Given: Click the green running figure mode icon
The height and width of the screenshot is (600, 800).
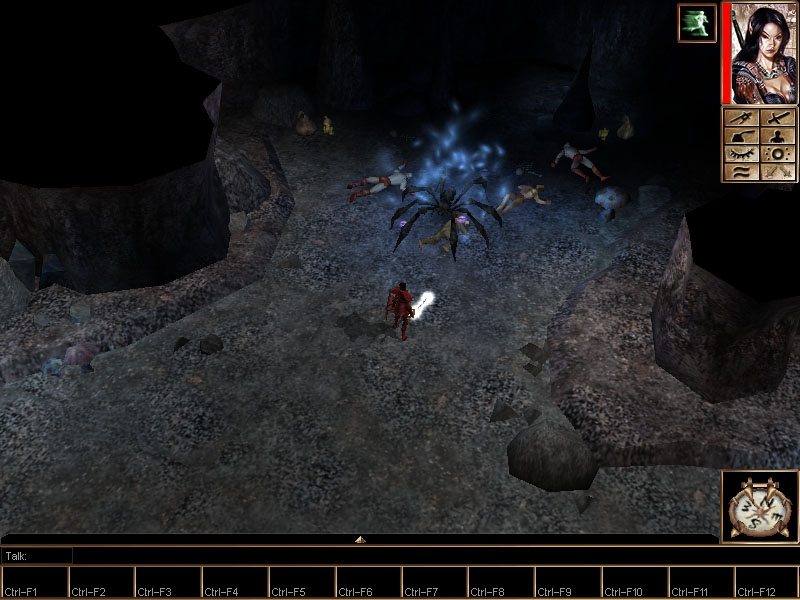Looking at the screenshot, I should (x=696, y=23).
